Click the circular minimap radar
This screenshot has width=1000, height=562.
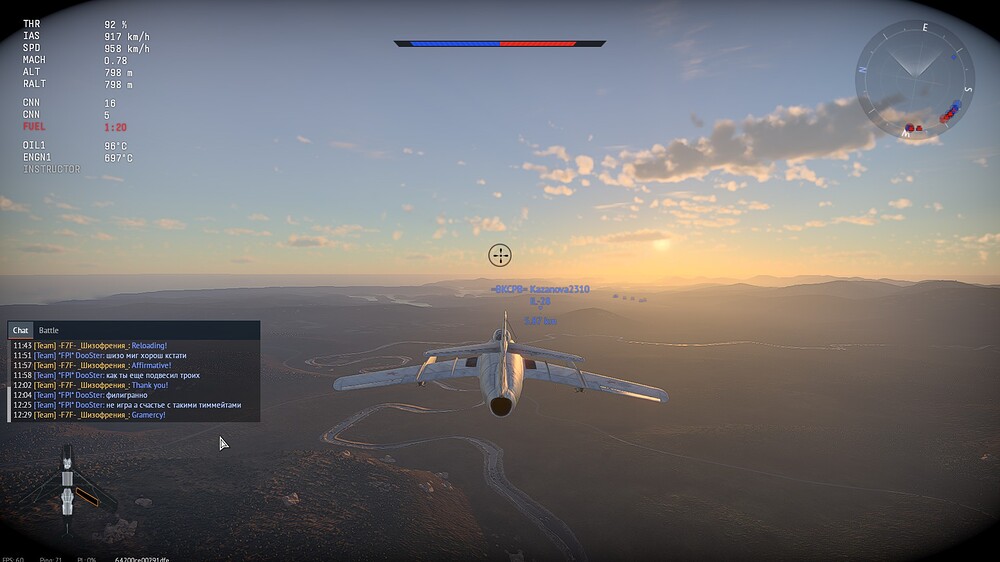point(914,79)
